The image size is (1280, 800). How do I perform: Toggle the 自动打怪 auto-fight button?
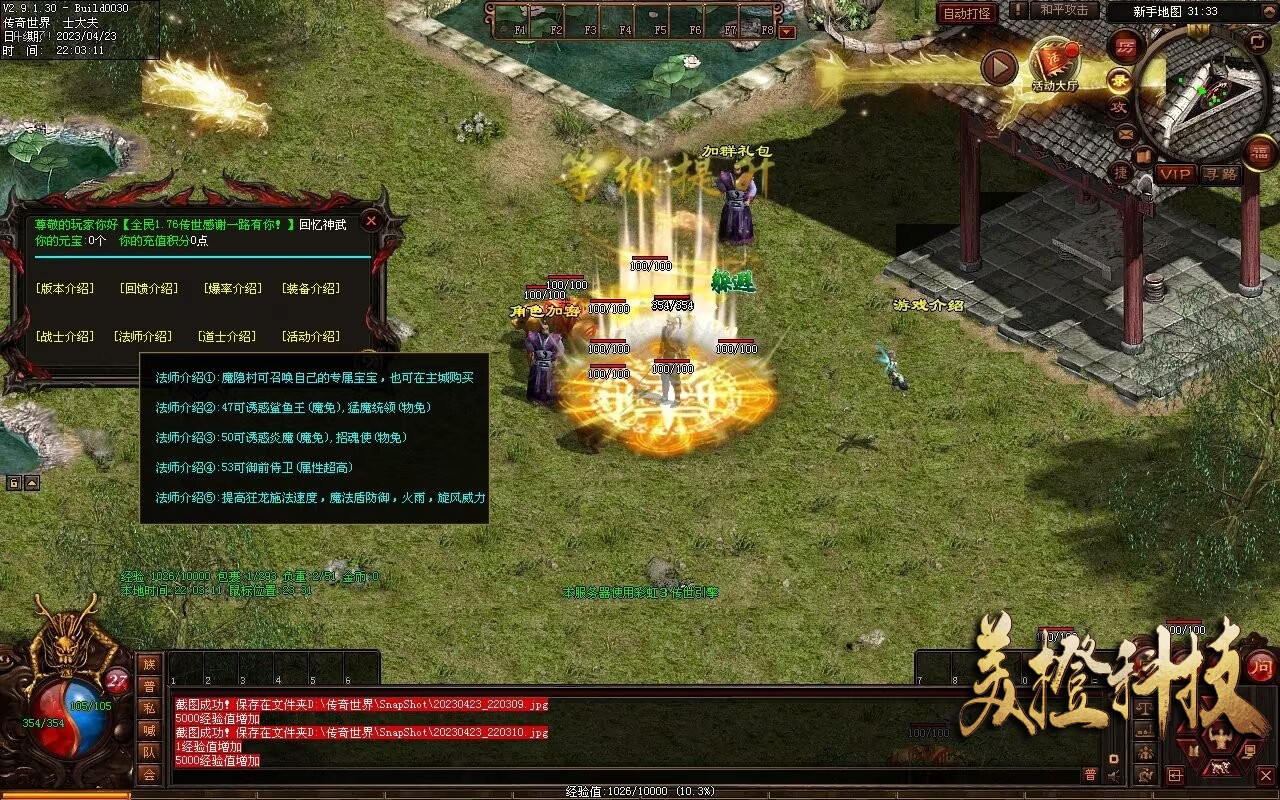point(967,13)
